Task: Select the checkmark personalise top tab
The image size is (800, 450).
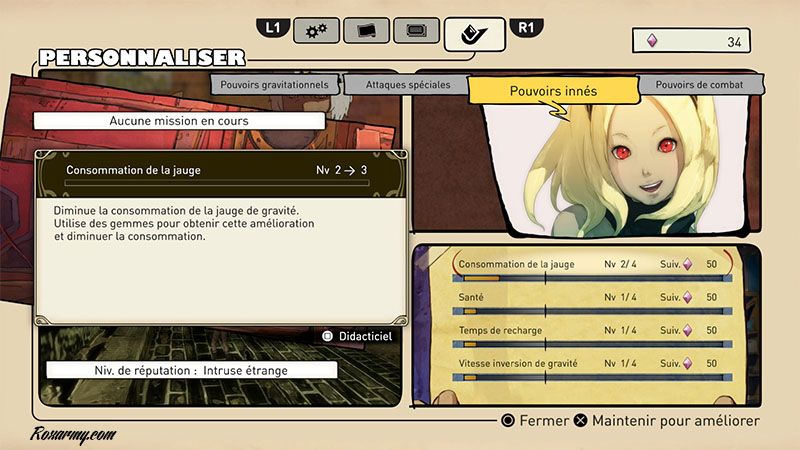Action: coord(474,34)
